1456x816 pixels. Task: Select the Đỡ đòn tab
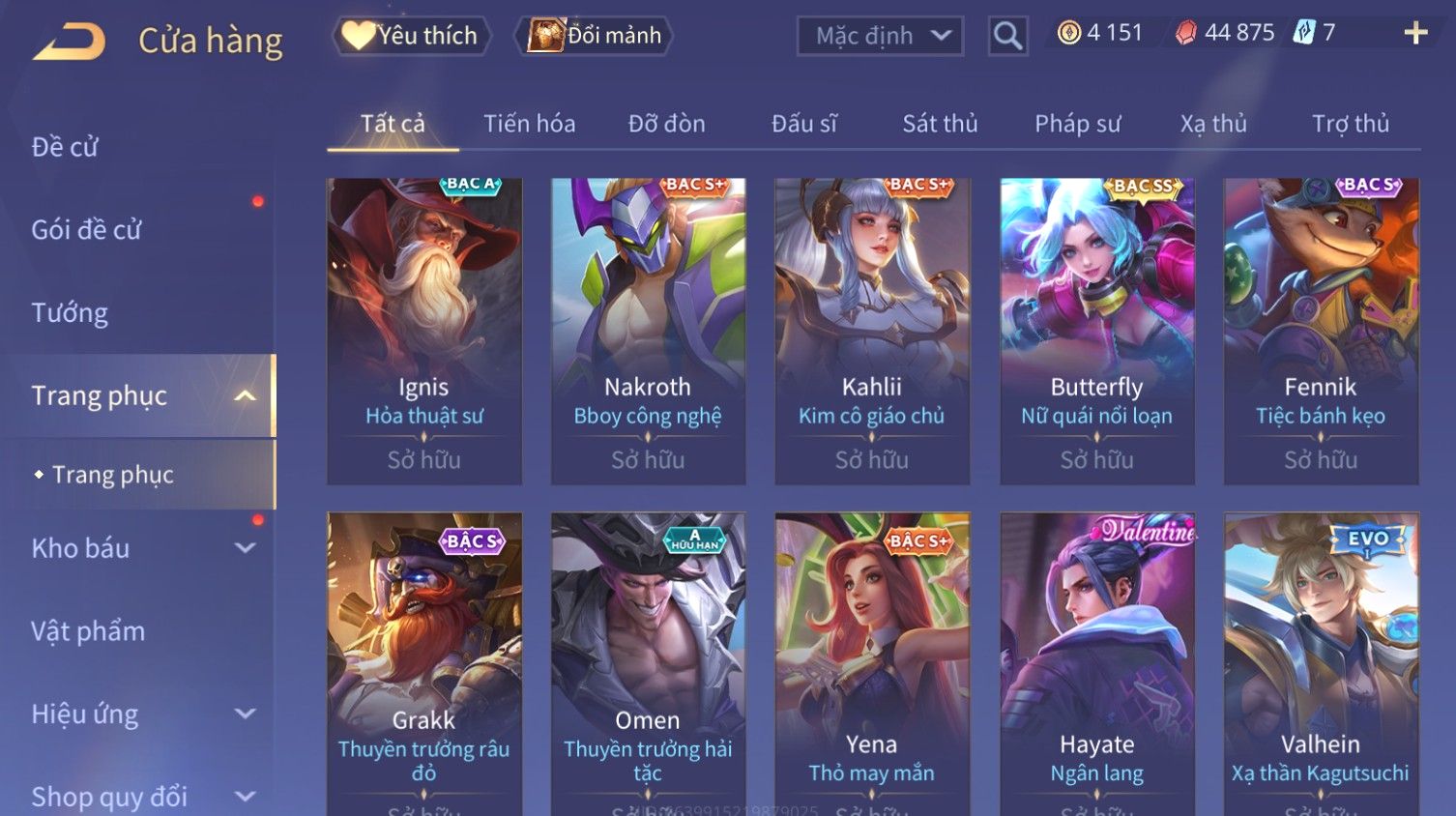pos(666,124)
